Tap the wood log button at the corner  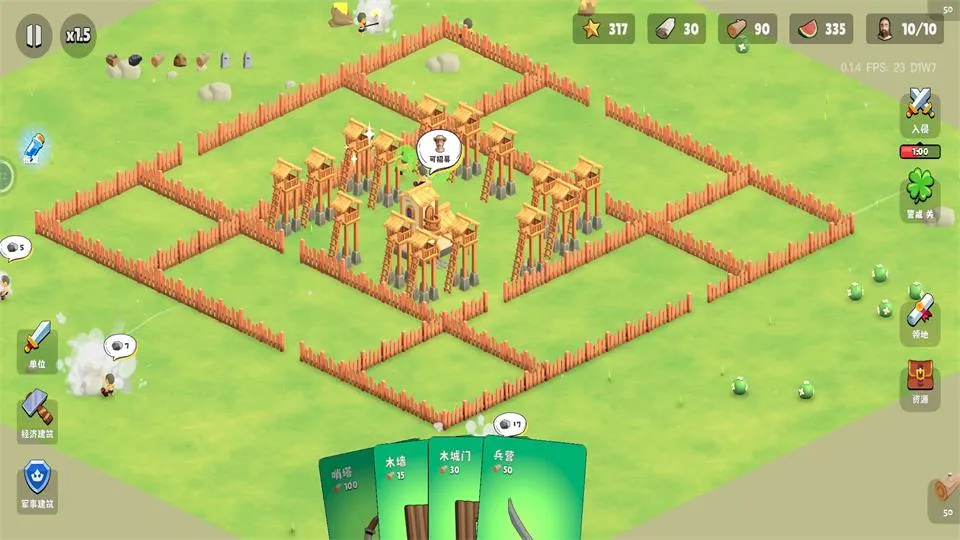[943, 492]
